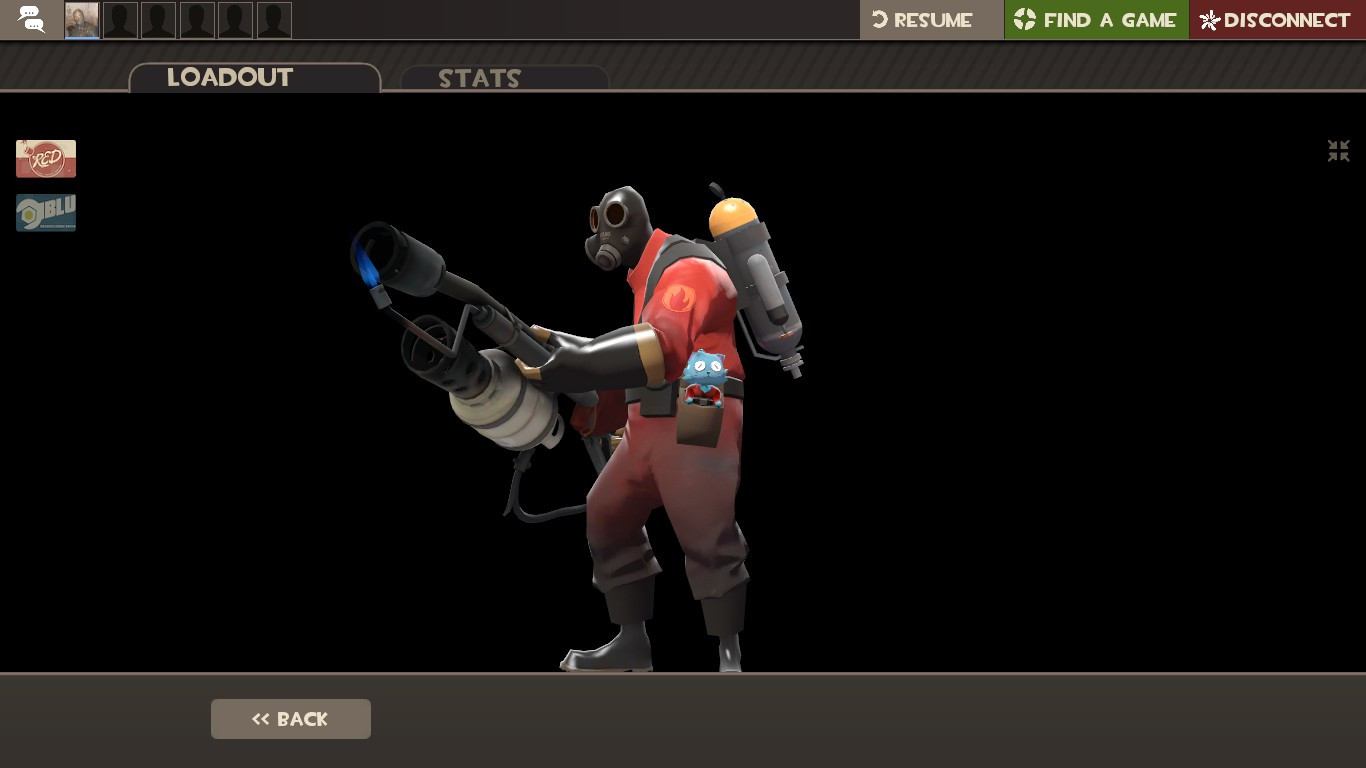Go back using the << BACK button
1366x768 pixels.
click(290, 719)
